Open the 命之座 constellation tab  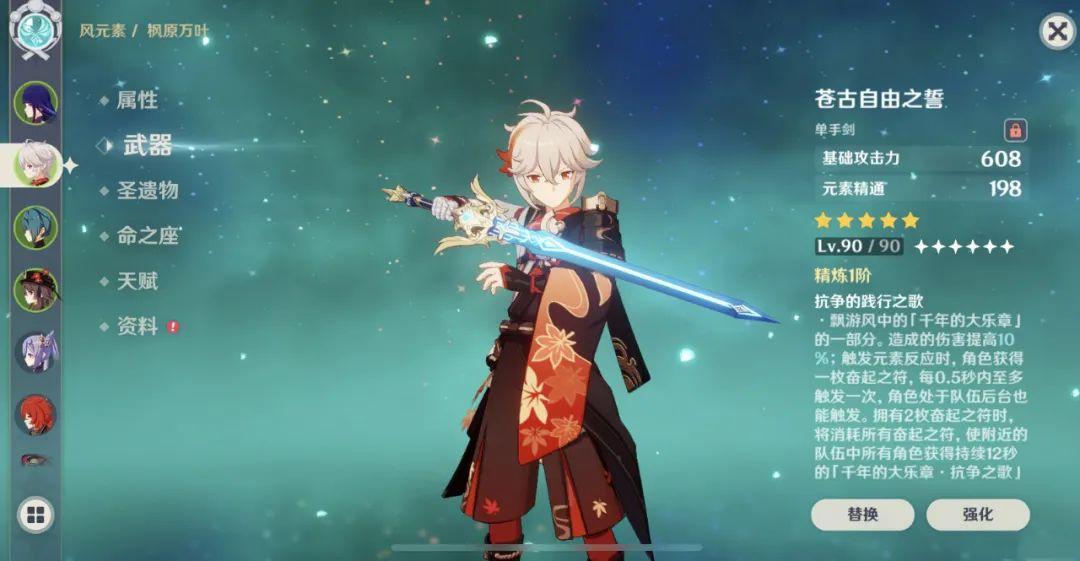click(x=146, y=236)
